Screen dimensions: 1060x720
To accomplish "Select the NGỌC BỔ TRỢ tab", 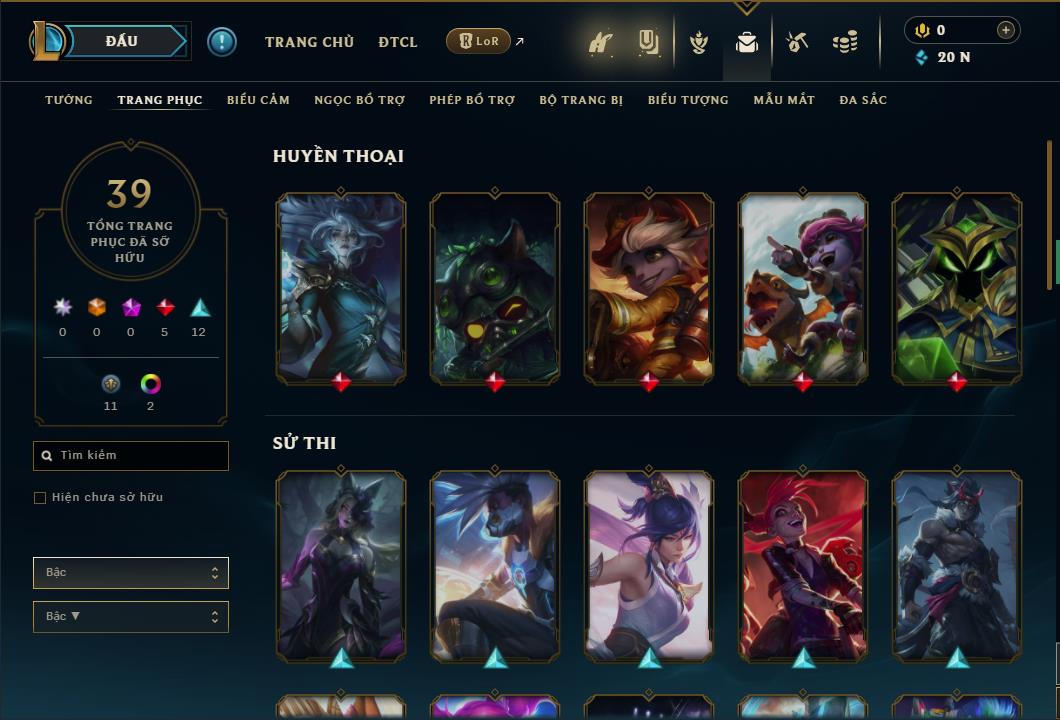I will click(359, 100).
